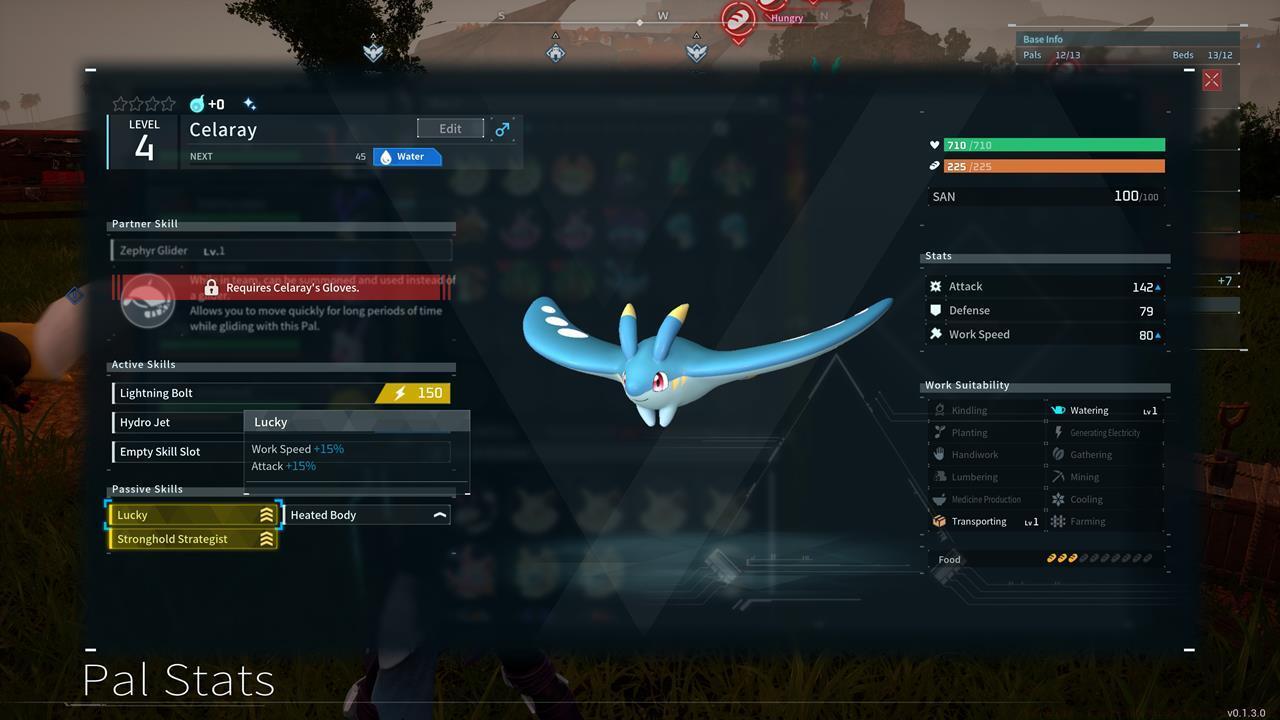Click the lightning element icon on Lightning Bolt
This screenshot has height=720, width=1280.
pos(398,393)
